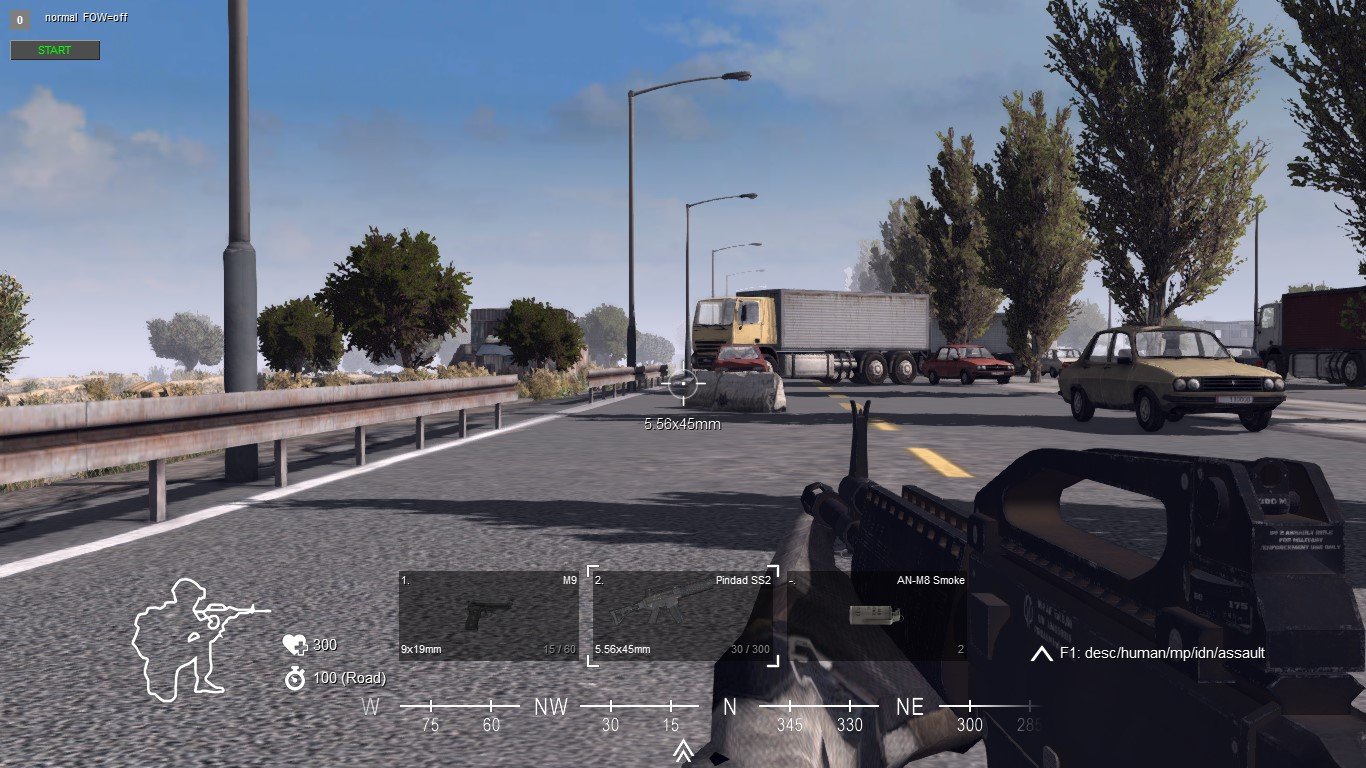Click the green START button
1366x768 pixels.
pyautogui.click(x=55, y=50)
